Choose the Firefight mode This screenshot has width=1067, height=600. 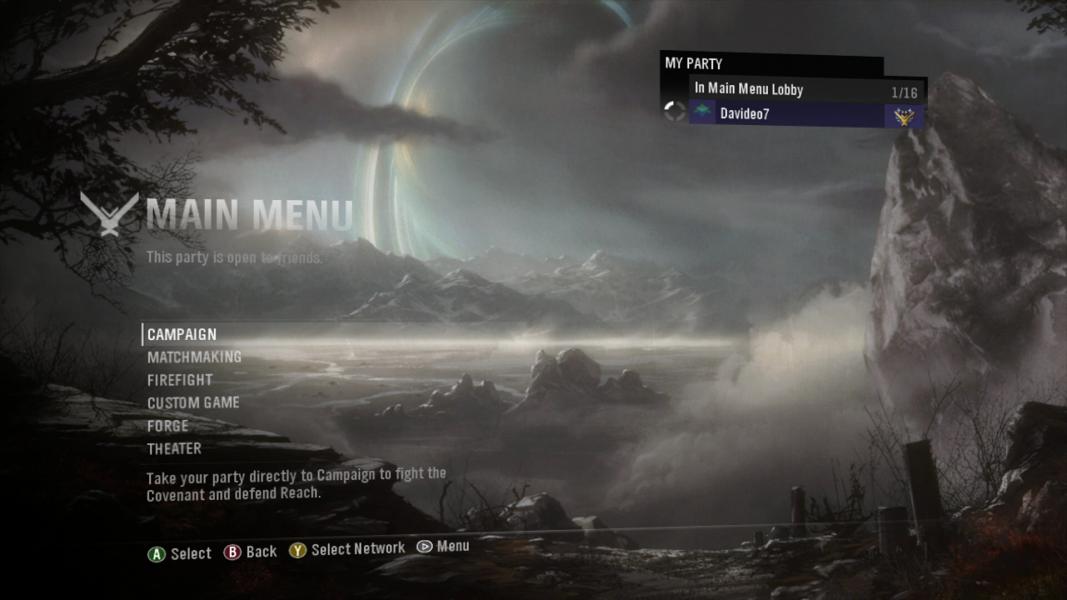[x=180, y=380]
